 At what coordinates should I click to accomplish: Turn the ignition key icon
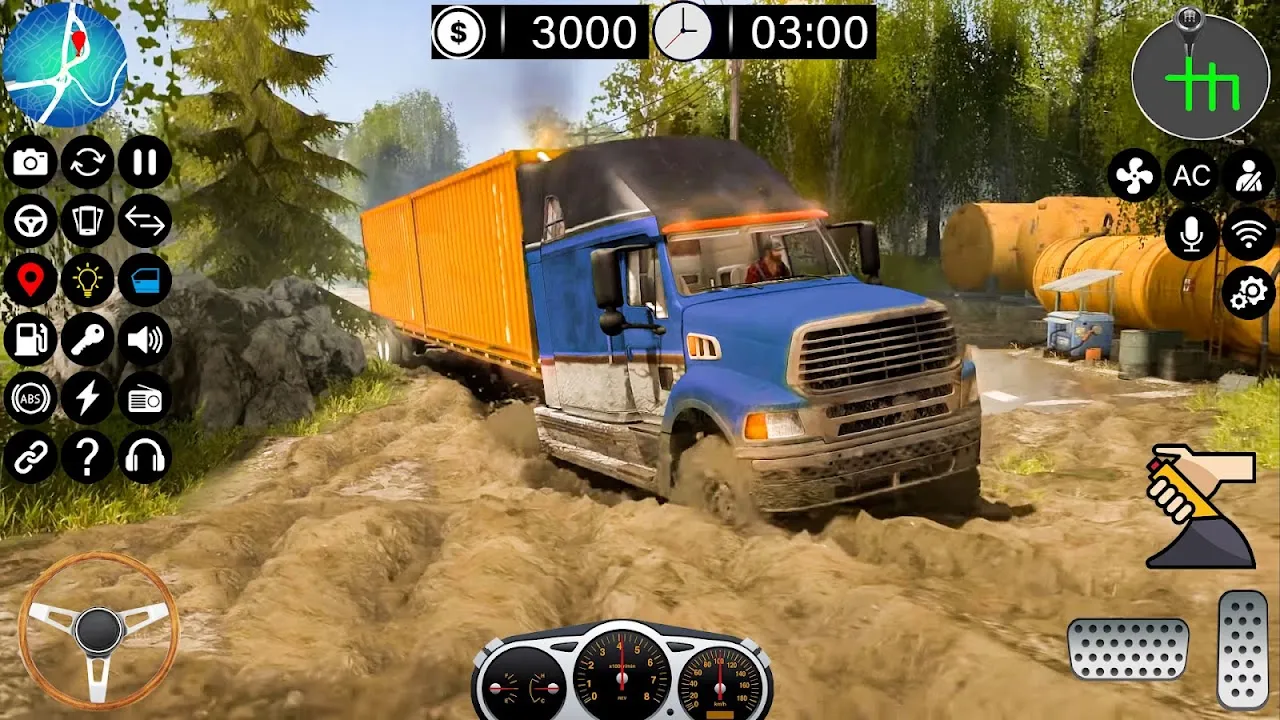point(88,340)
